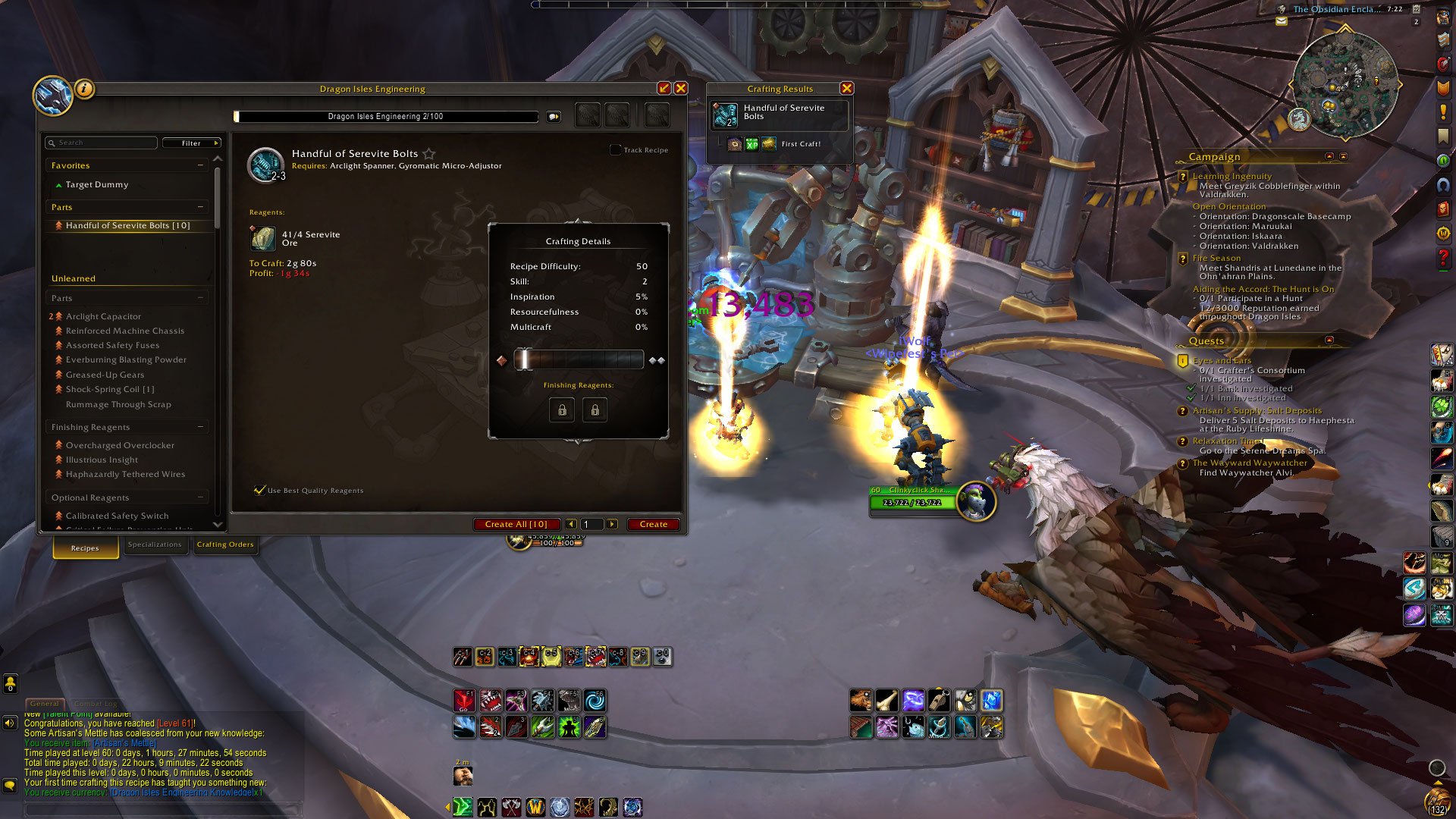The width and height of the screenshot is (1456, 819).
Task: Switch to the Combat Log chat tab
Action: point(96,704)
